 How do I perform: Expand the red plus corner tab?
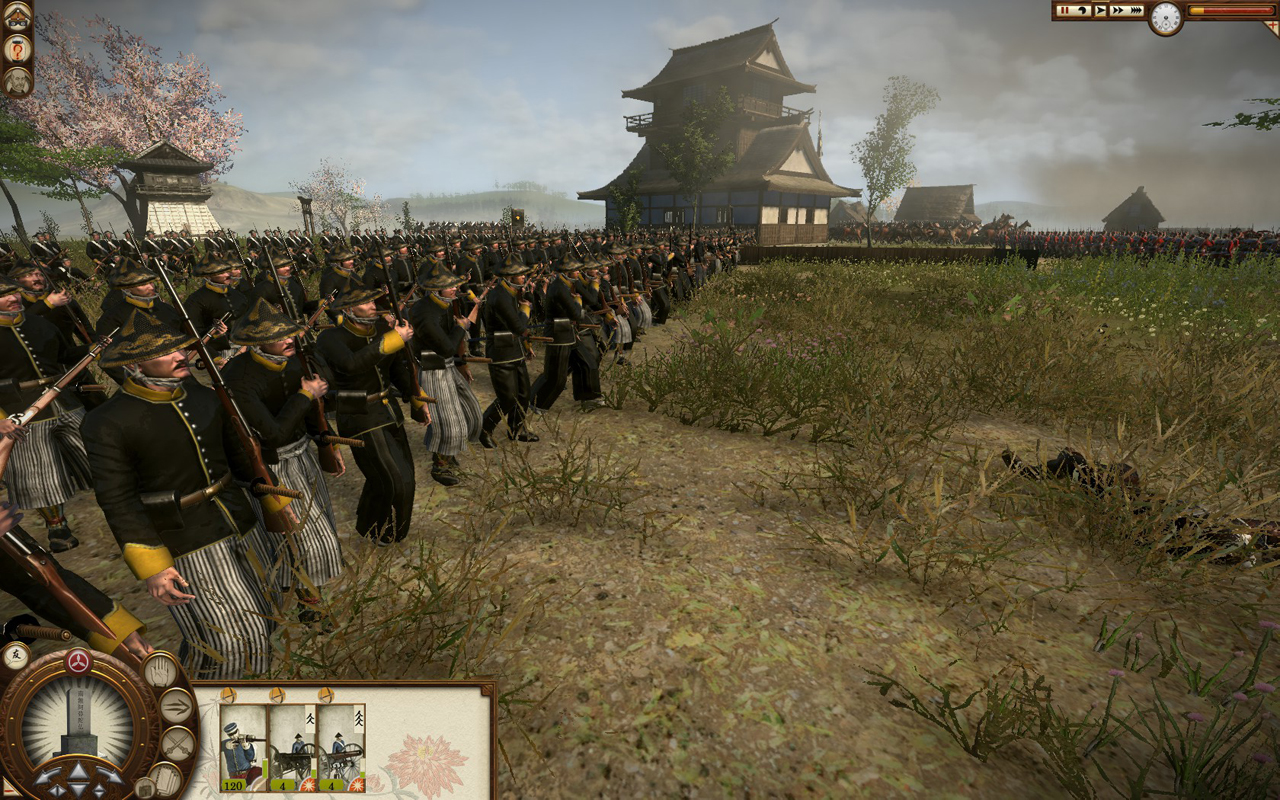tap(1271, 27)
